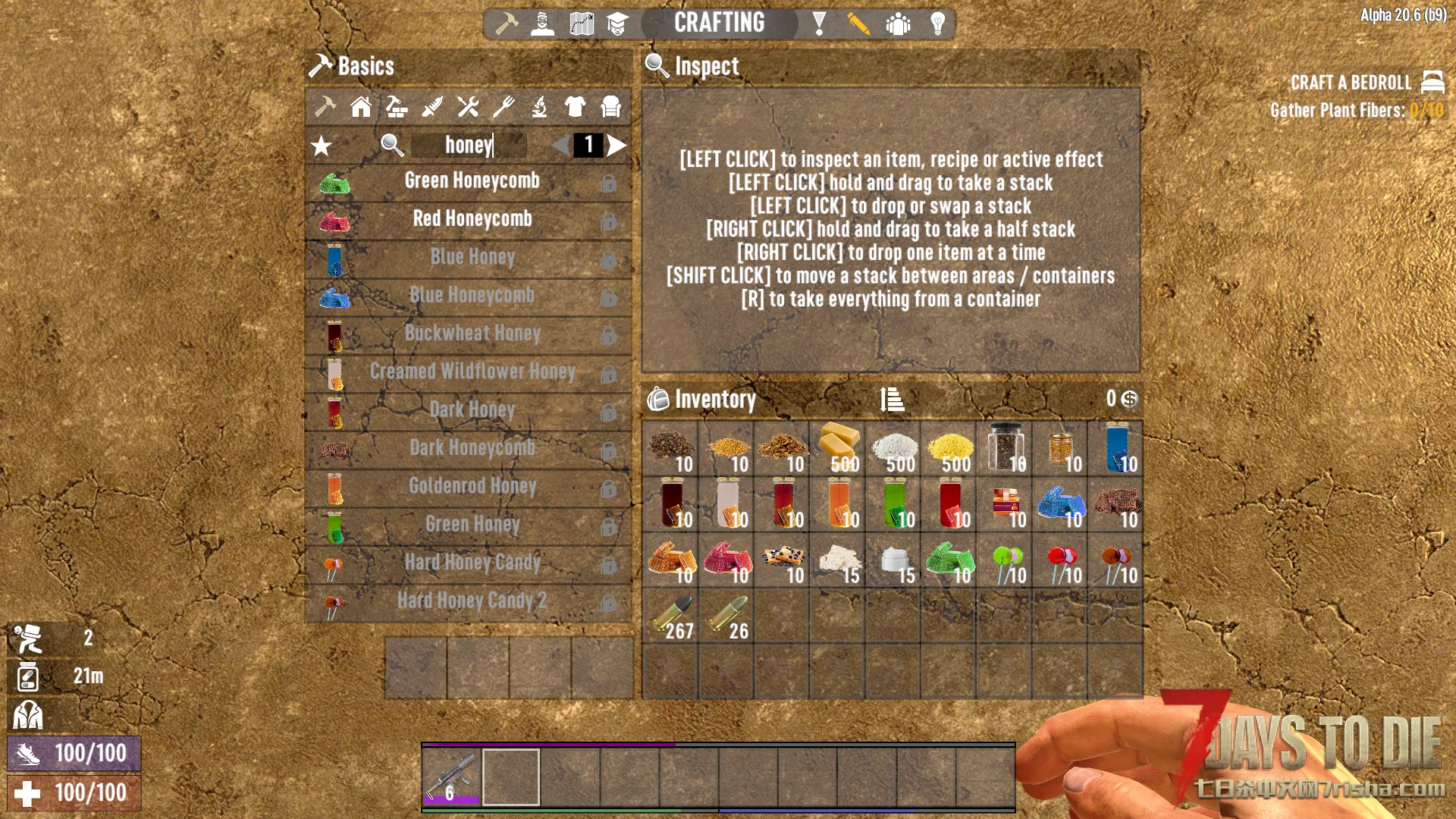The width and height of the screenshot is (1456, 819).
Task: Choose the Red Honeycomb recipe row
Action: point(471,219)
